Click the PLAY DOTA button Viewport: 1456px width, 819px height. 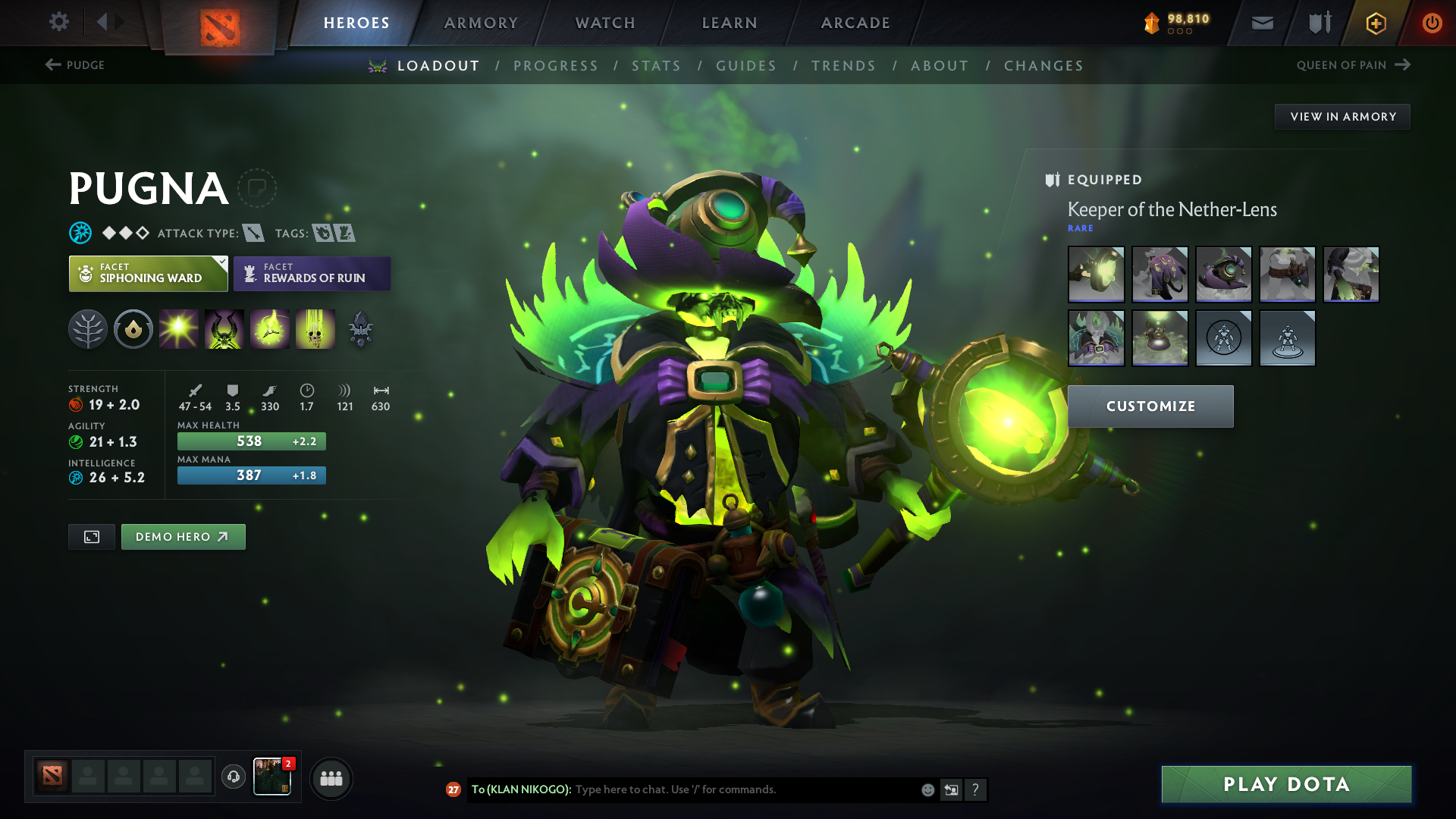point(1285,784)
